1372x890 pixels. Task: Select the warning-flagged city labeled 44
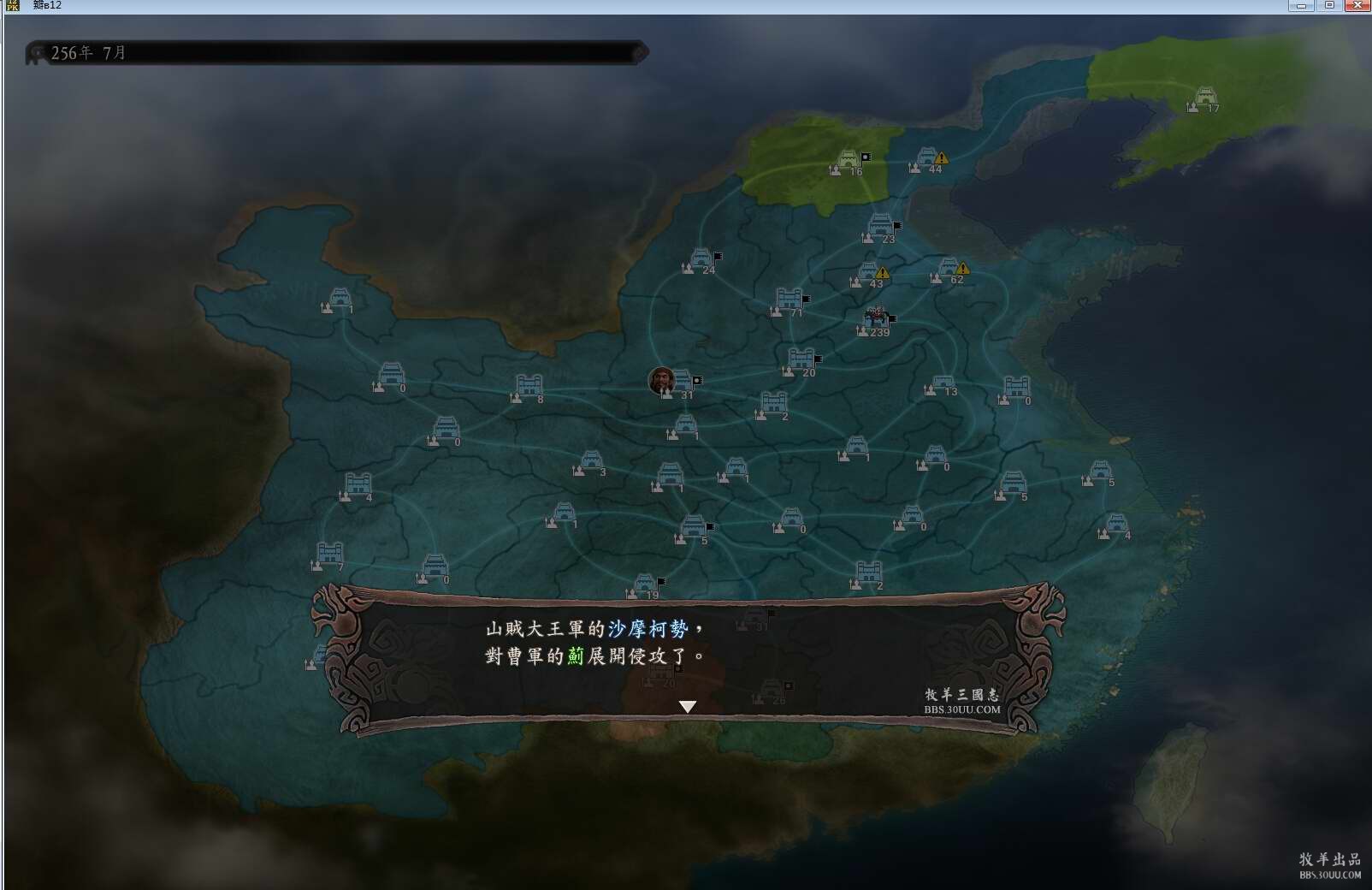(927, 158)
